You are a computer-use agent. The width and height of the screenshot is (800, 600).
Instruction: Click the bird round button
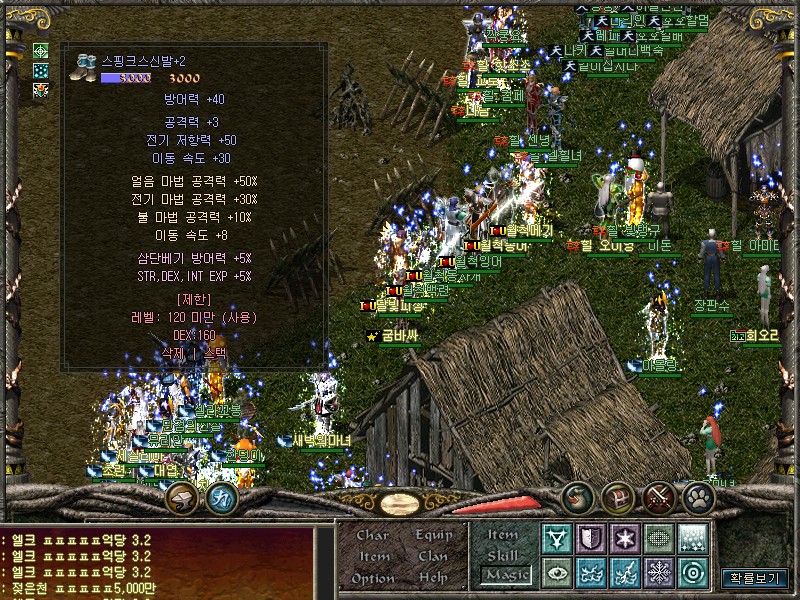tap(577, 497)
